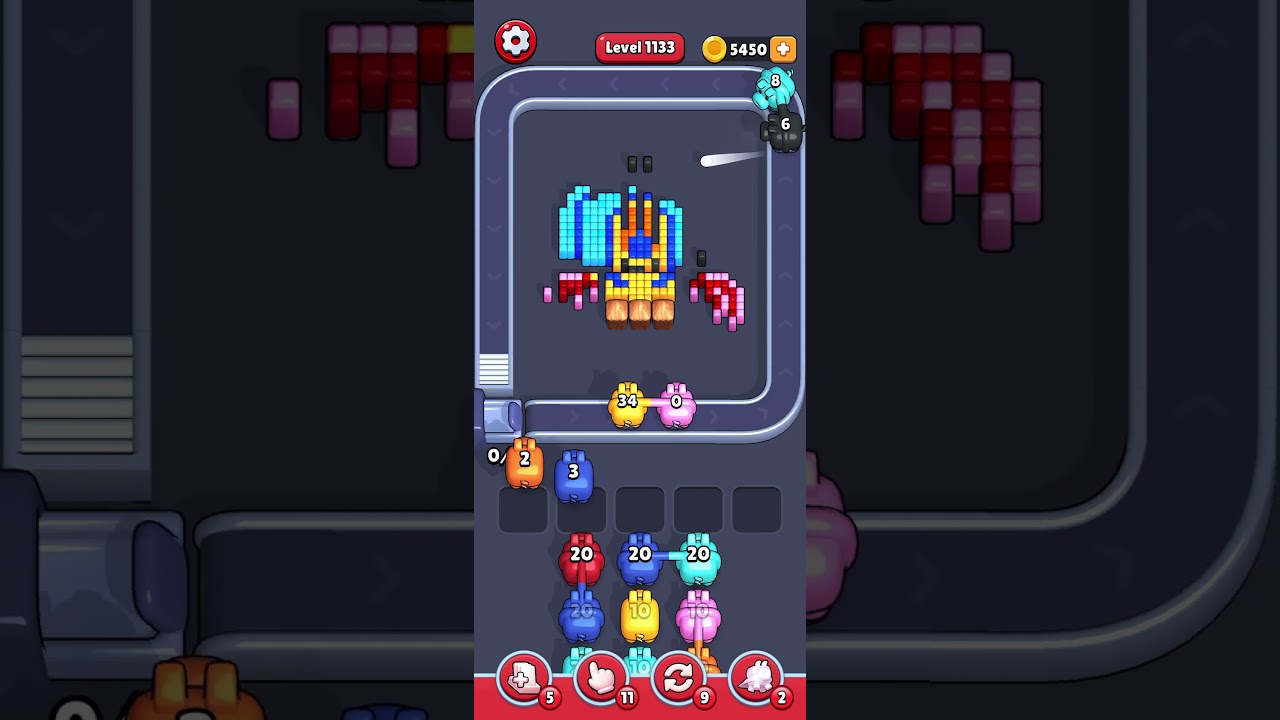Open the settings gear icon
The width and height of the screenshot is (1280, 720).
pos(516,41)
